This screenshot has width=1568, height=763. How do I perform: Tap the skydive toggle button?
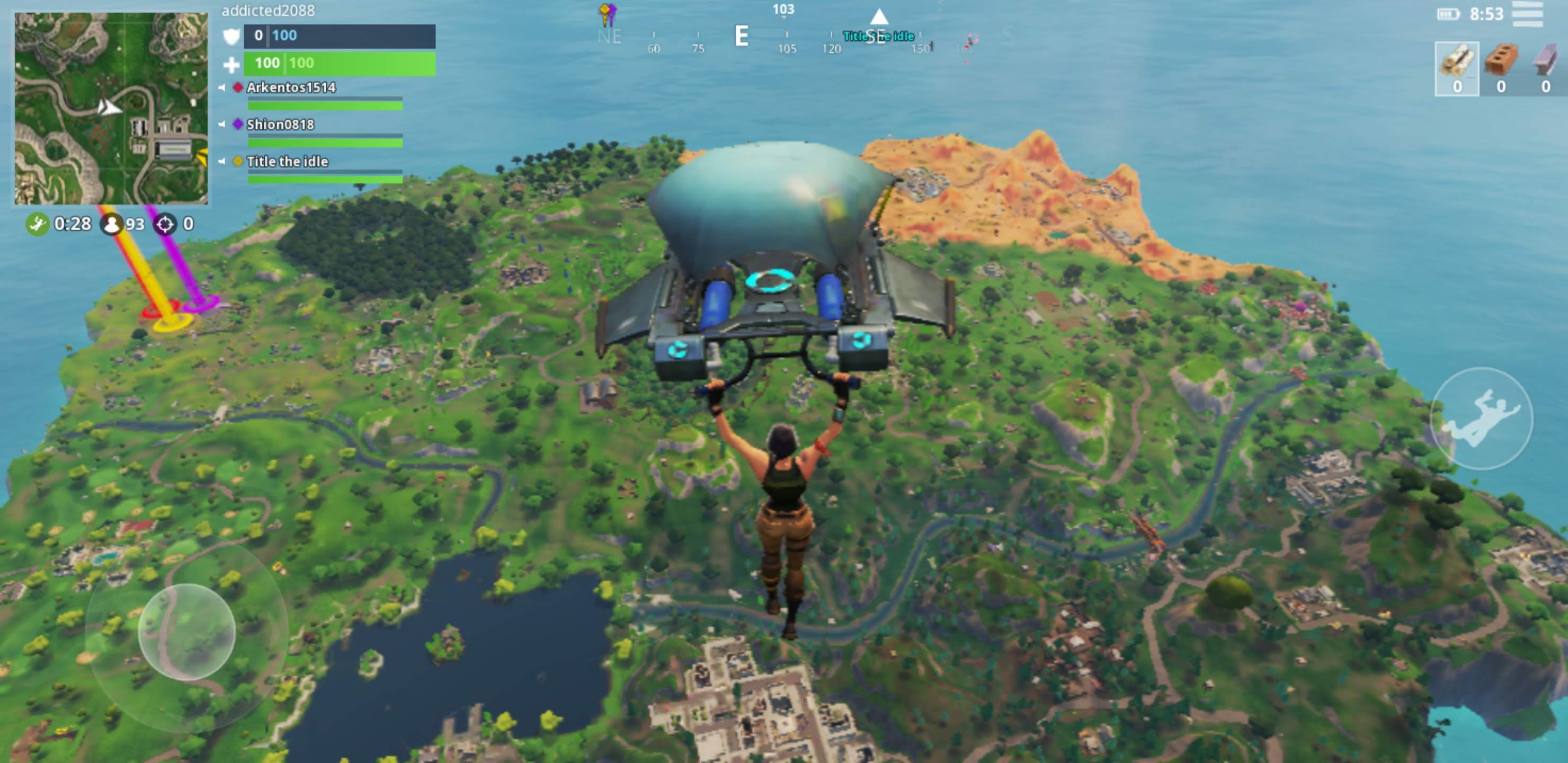coord(1481,419)
